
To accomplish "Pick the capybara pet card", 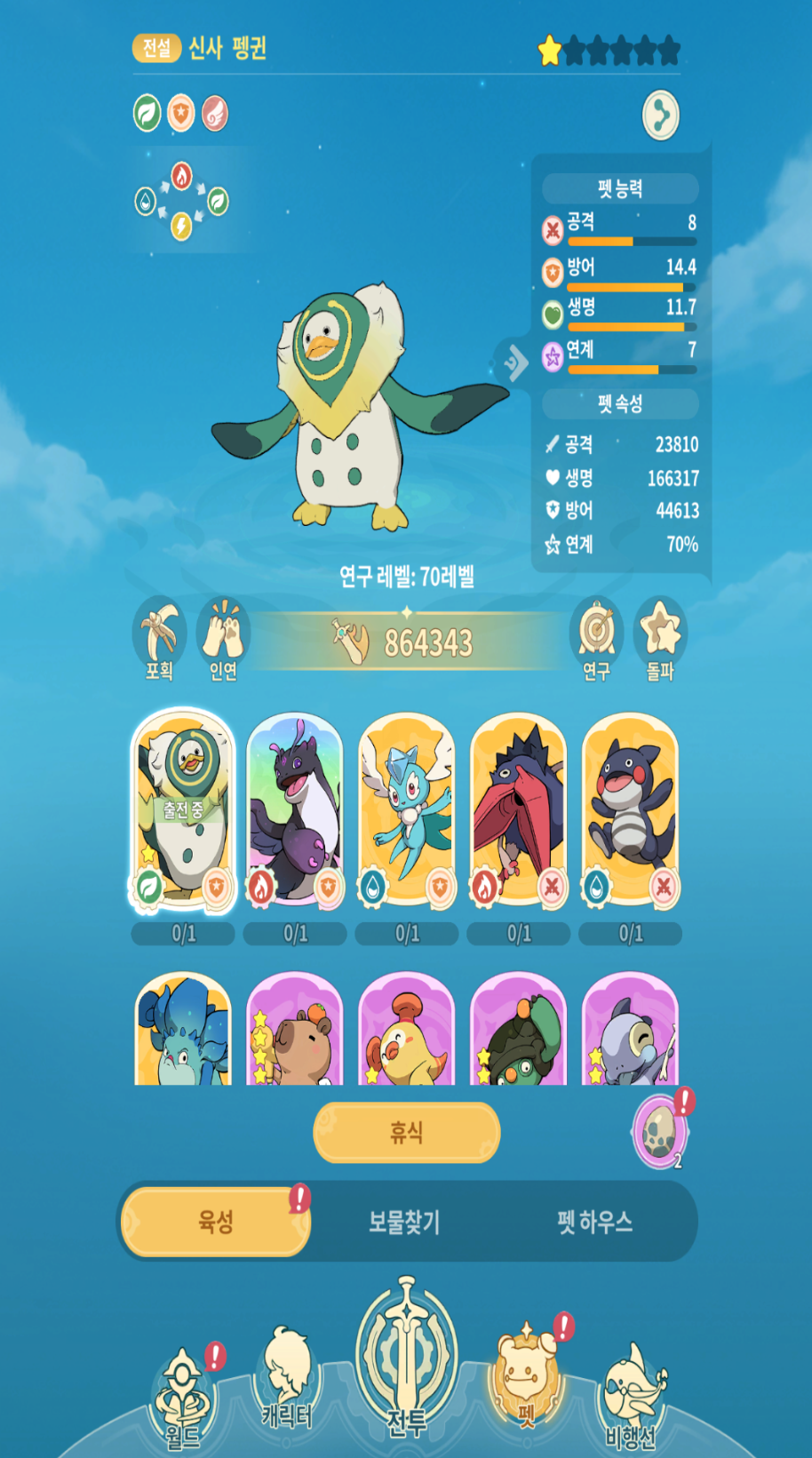I will coord(295,1031).
